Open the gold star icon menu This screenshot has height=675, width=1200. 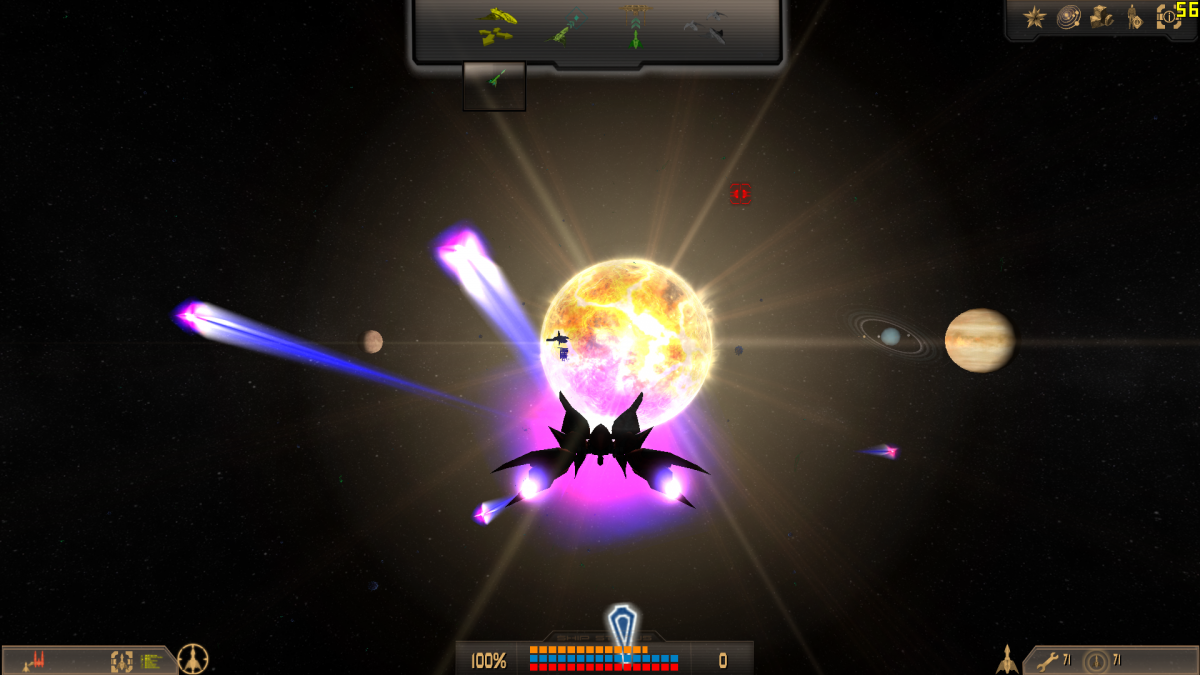click(1034, 17)
